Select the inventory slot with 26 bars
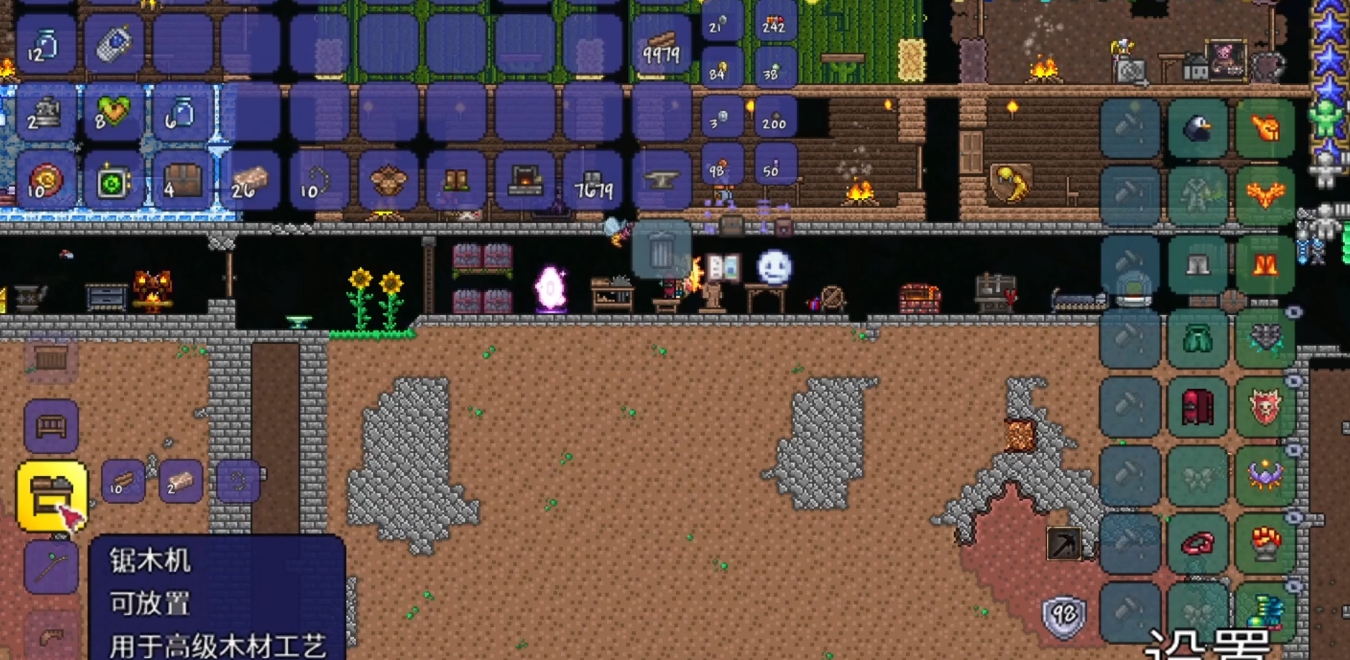Viewport: 1350px width, 660px height. tap(250, 181)
